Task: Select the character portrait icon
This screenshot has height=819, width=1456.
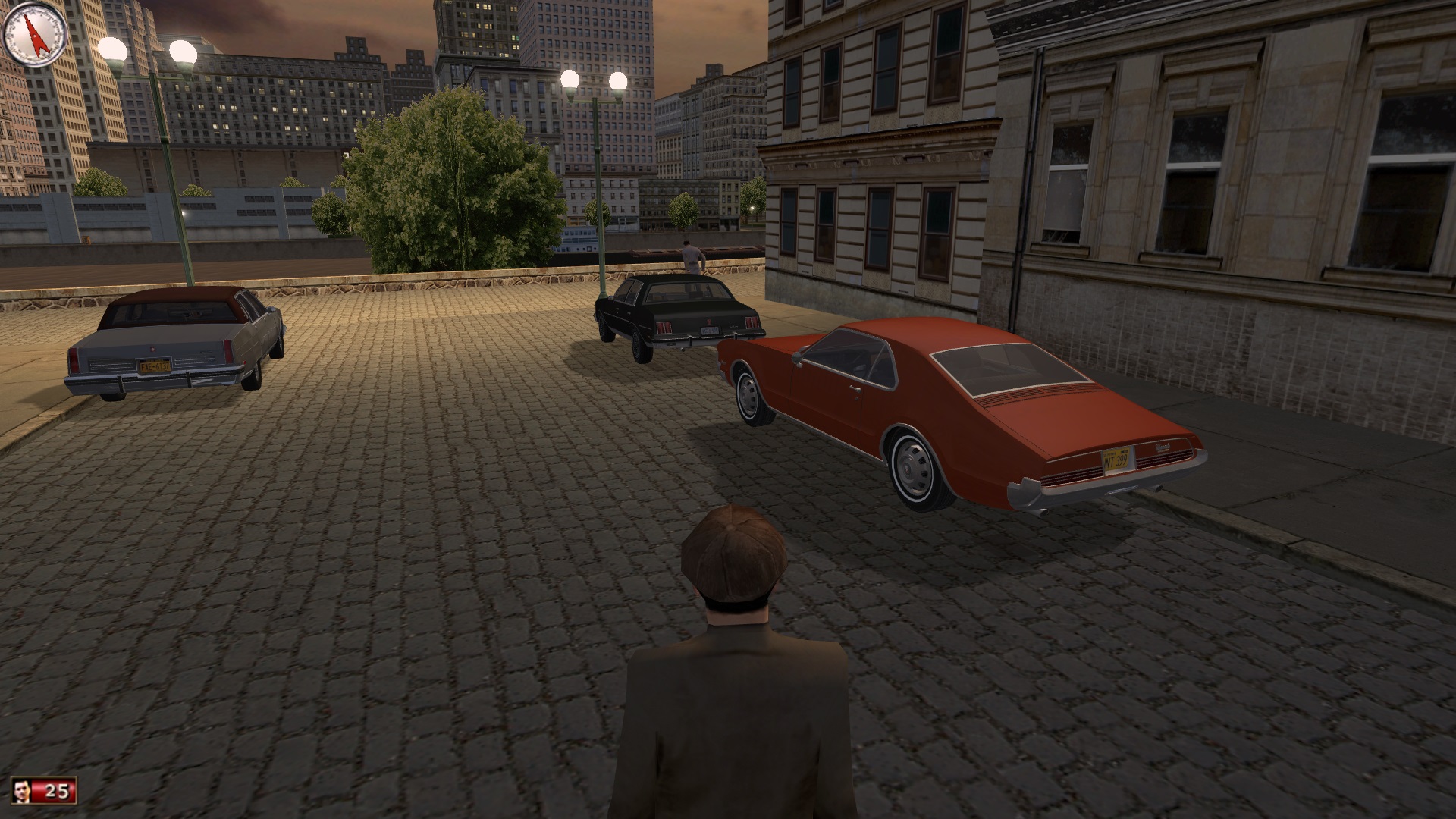Action: pyautogui.click(x=24, y=791)
